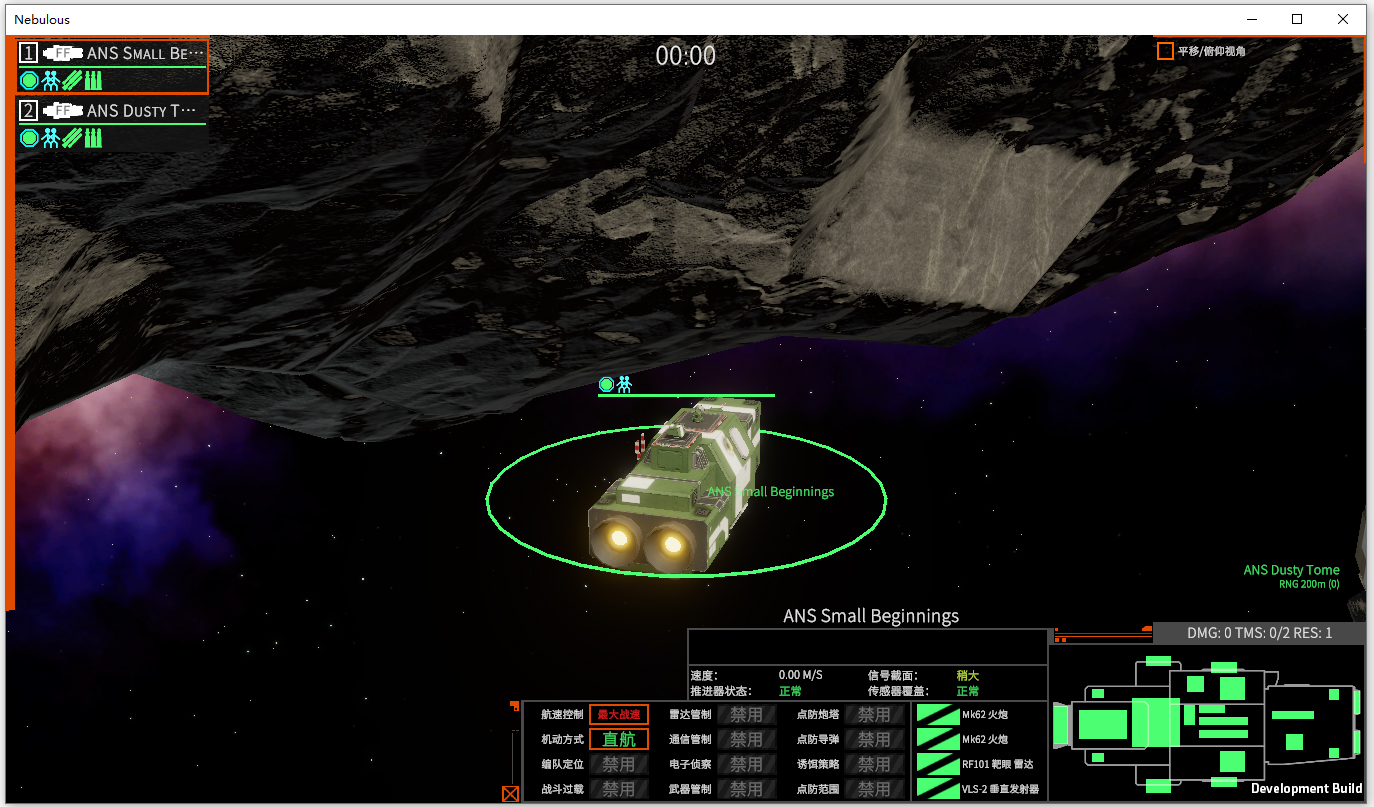The image size is (1374, 807).
Task: Change the 直航 maneuver mode button
Action: [x=619, y=740]
